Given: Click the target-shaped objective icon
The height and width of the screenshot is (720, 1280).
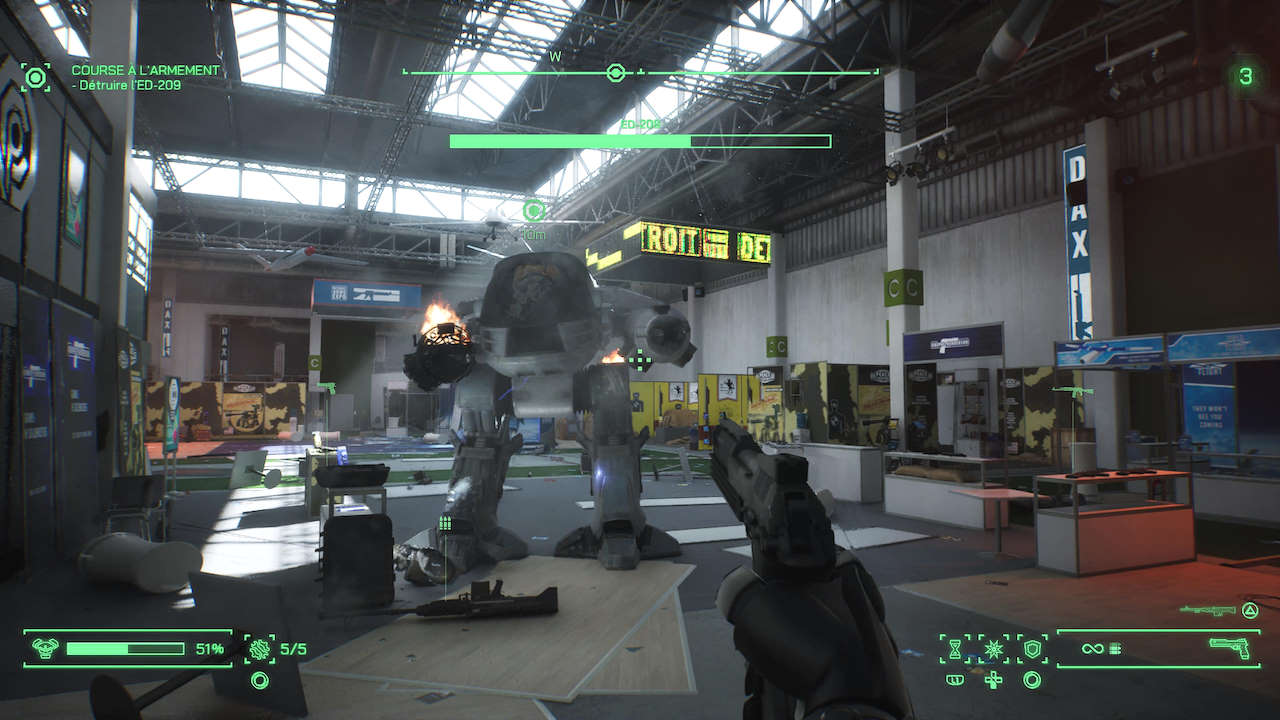Looking at the screenshot, I should [36, 77].
